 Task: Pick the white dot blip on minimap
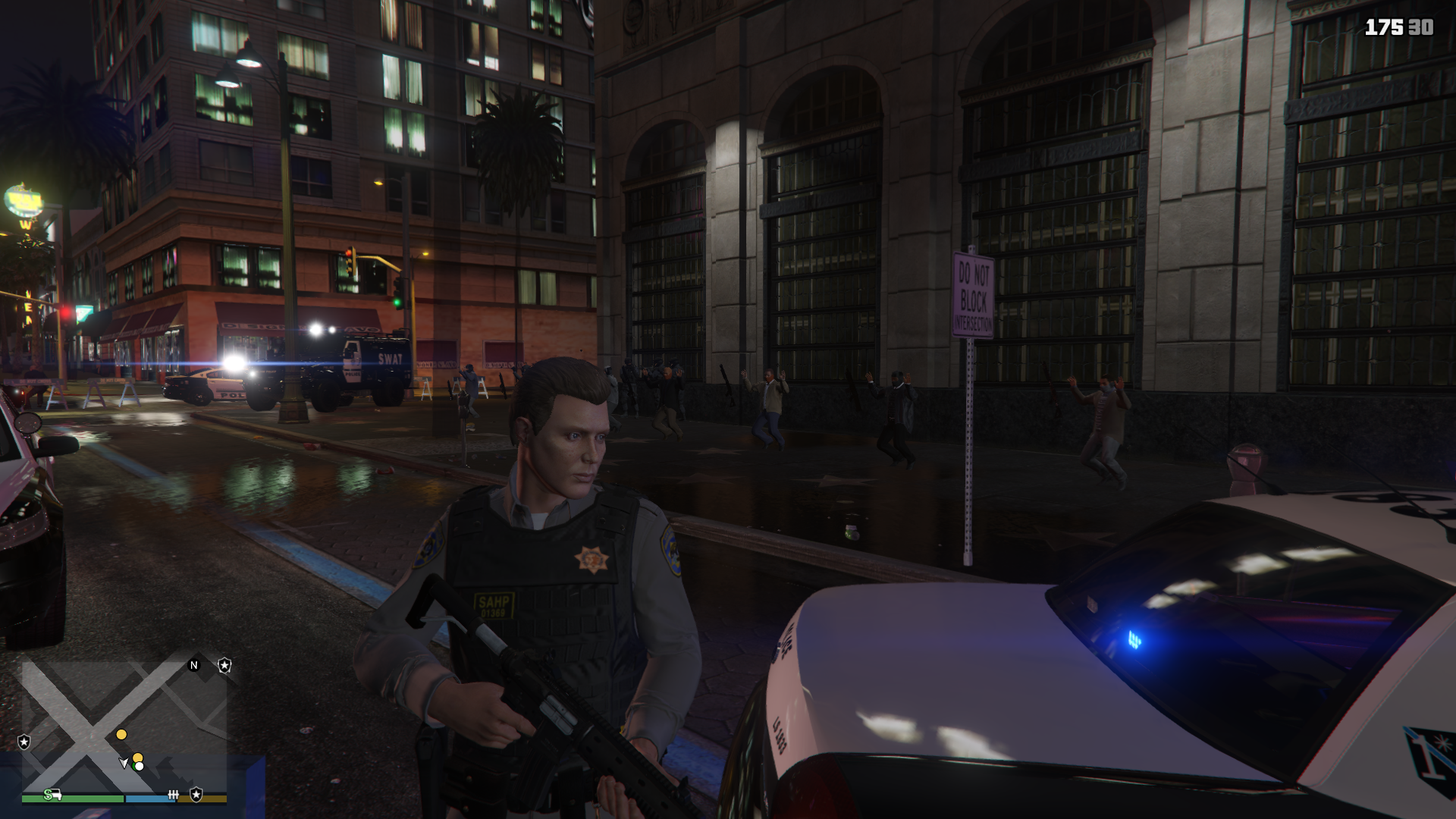tap(140, 766)
